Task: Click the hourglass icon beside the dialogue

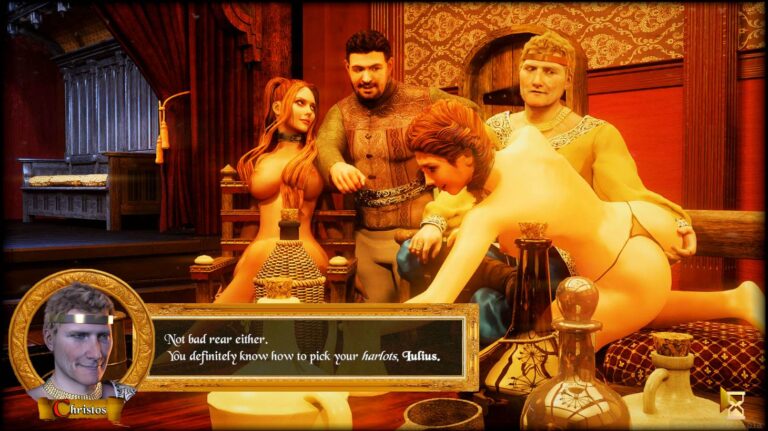Action: point(735,402)
